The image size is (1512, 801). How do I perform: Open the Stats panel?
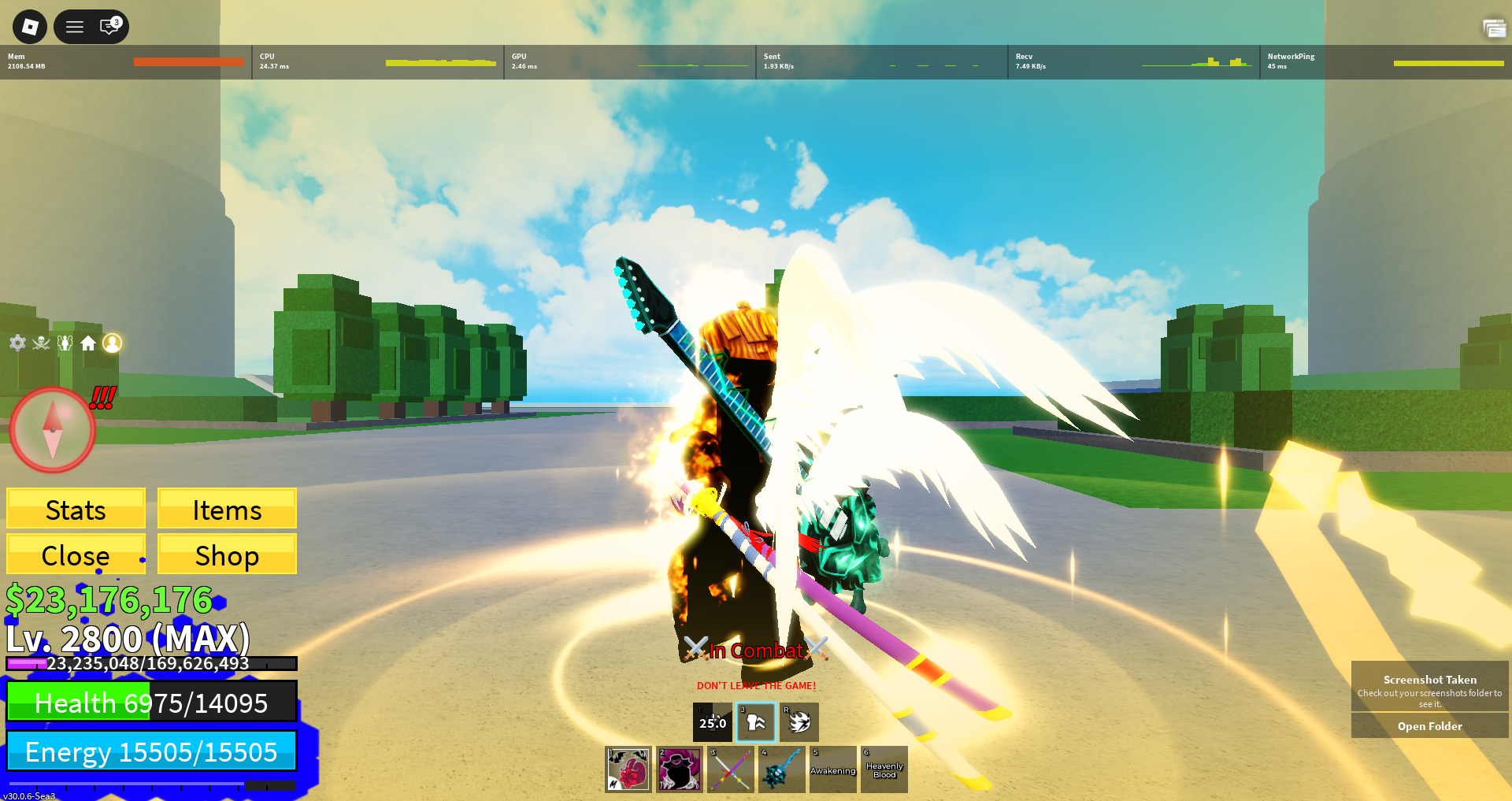tap(76, 509)
